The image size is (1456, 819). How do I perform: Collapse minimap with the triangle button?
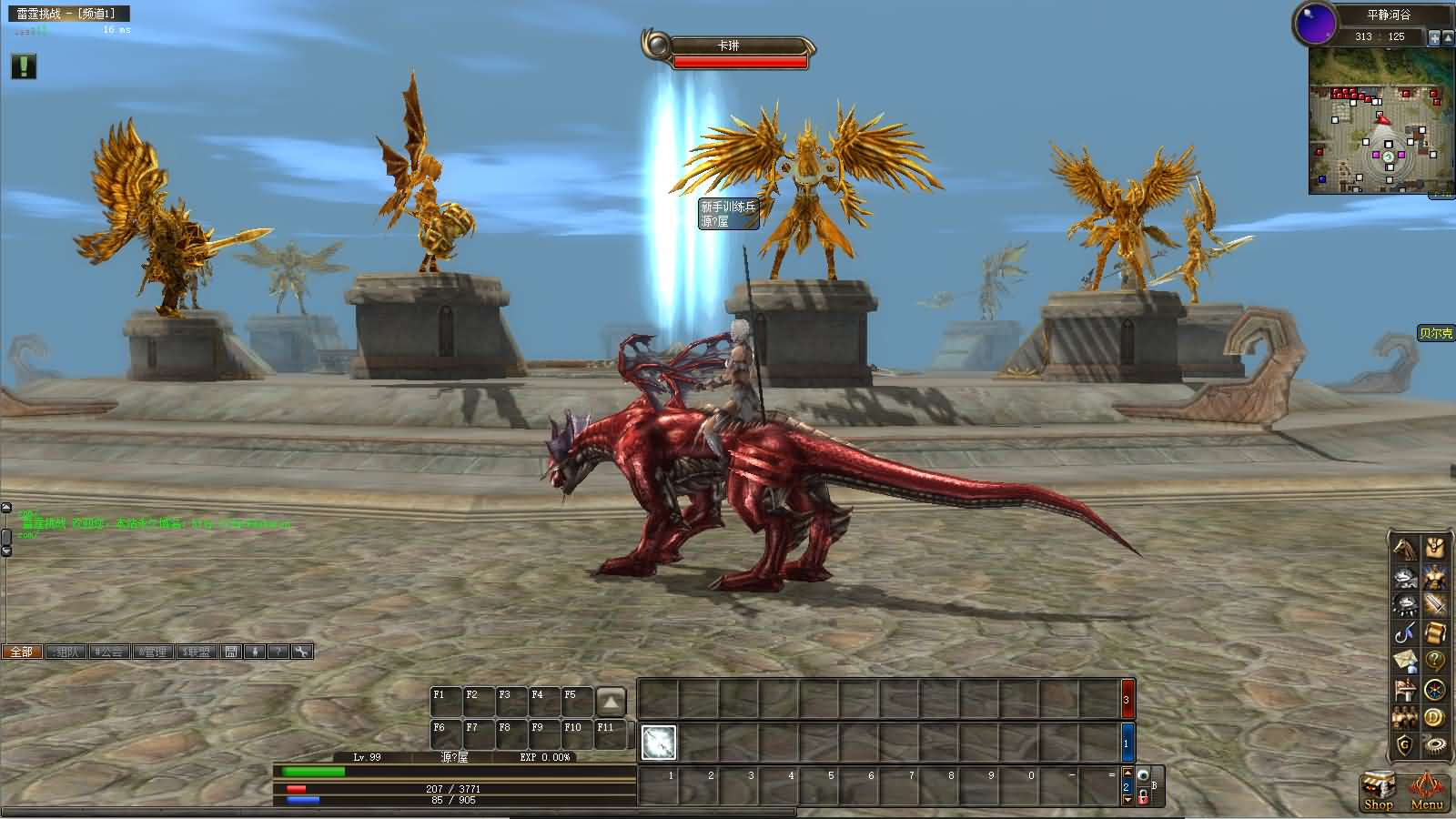coord(1448,38)
